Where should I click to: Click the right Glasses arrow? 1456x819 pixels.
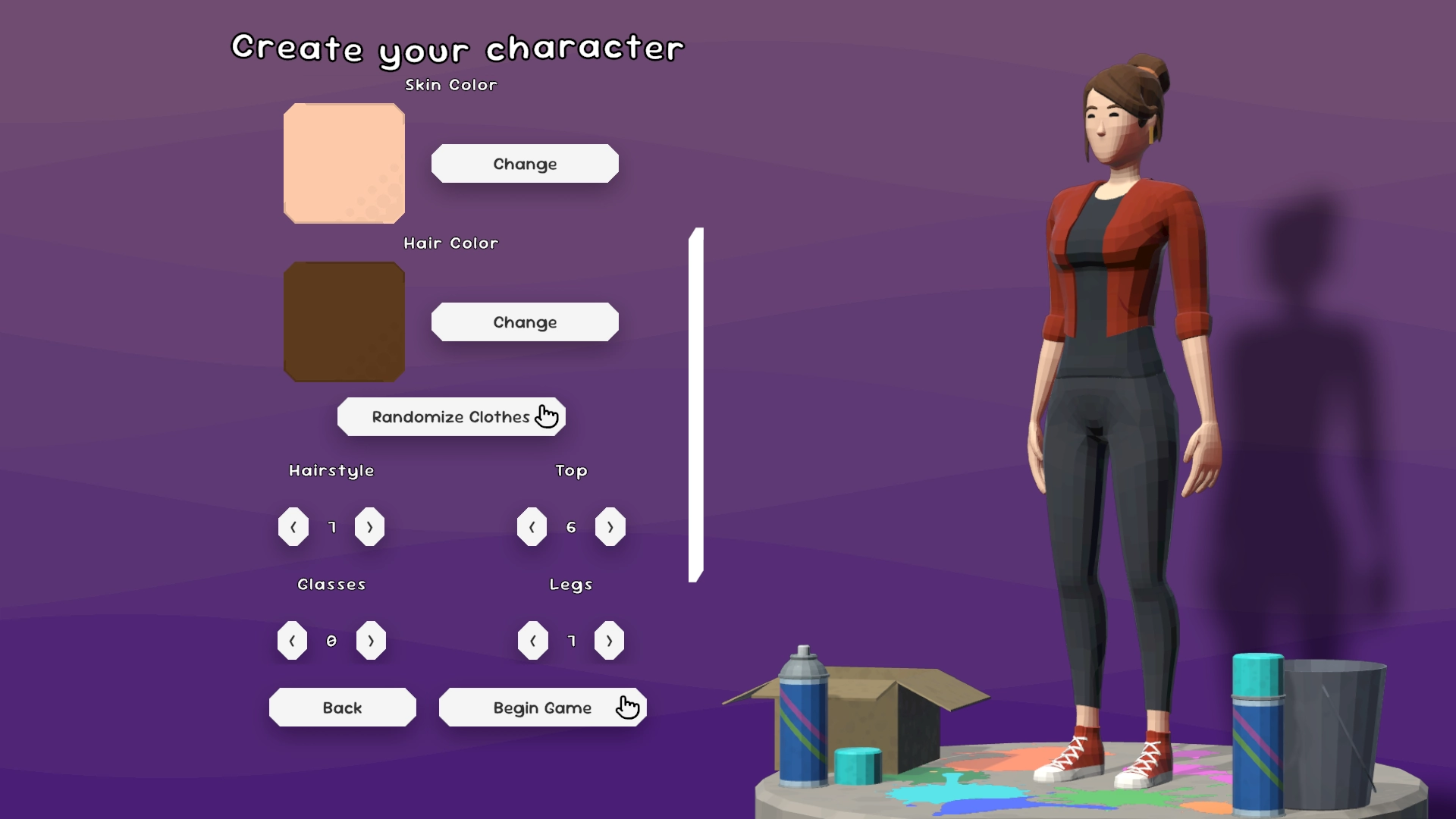pos(372,641)
